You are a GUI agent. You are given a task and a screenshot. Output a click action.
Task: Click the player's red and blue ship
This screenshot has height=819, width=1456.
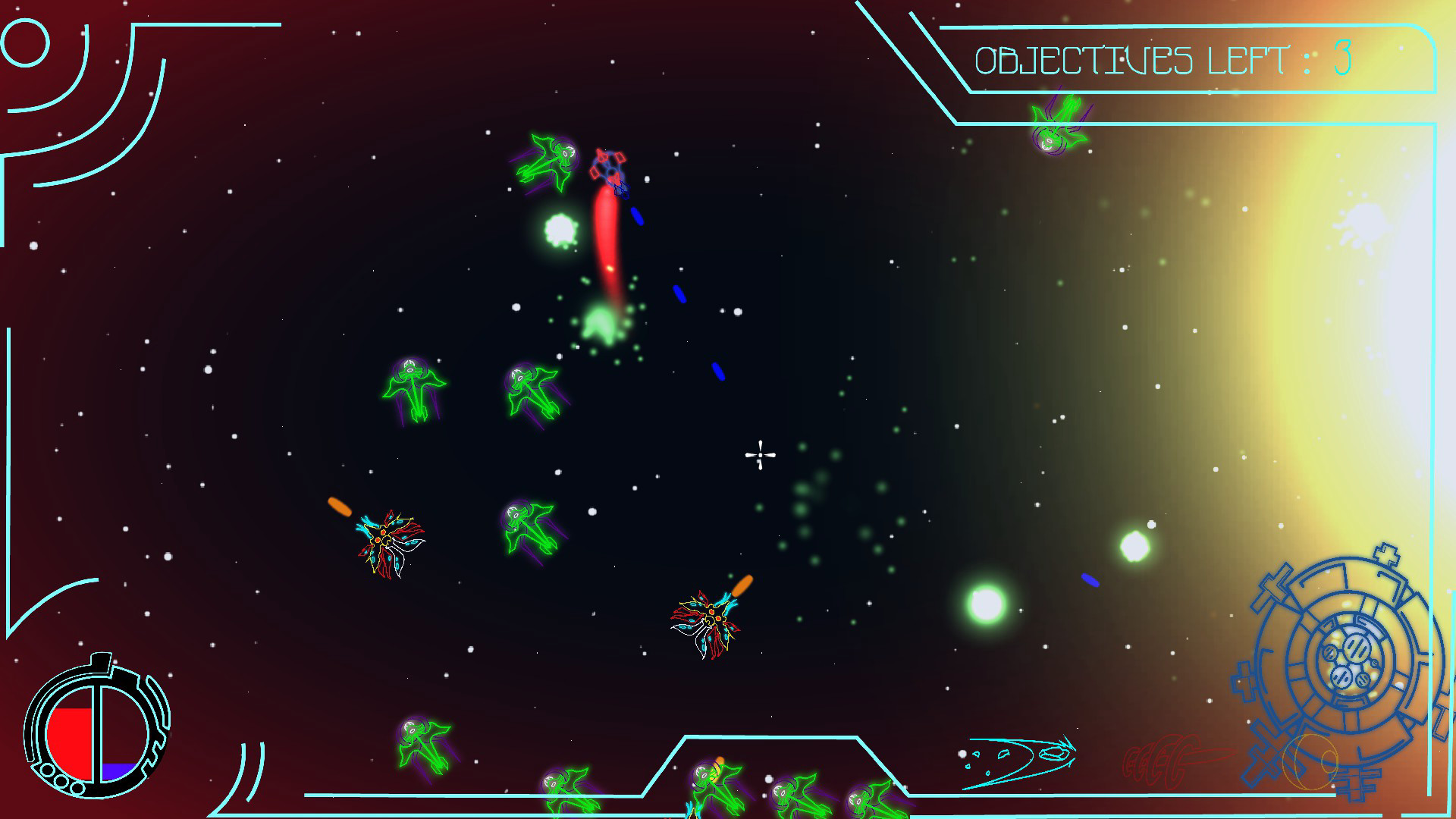610,168
